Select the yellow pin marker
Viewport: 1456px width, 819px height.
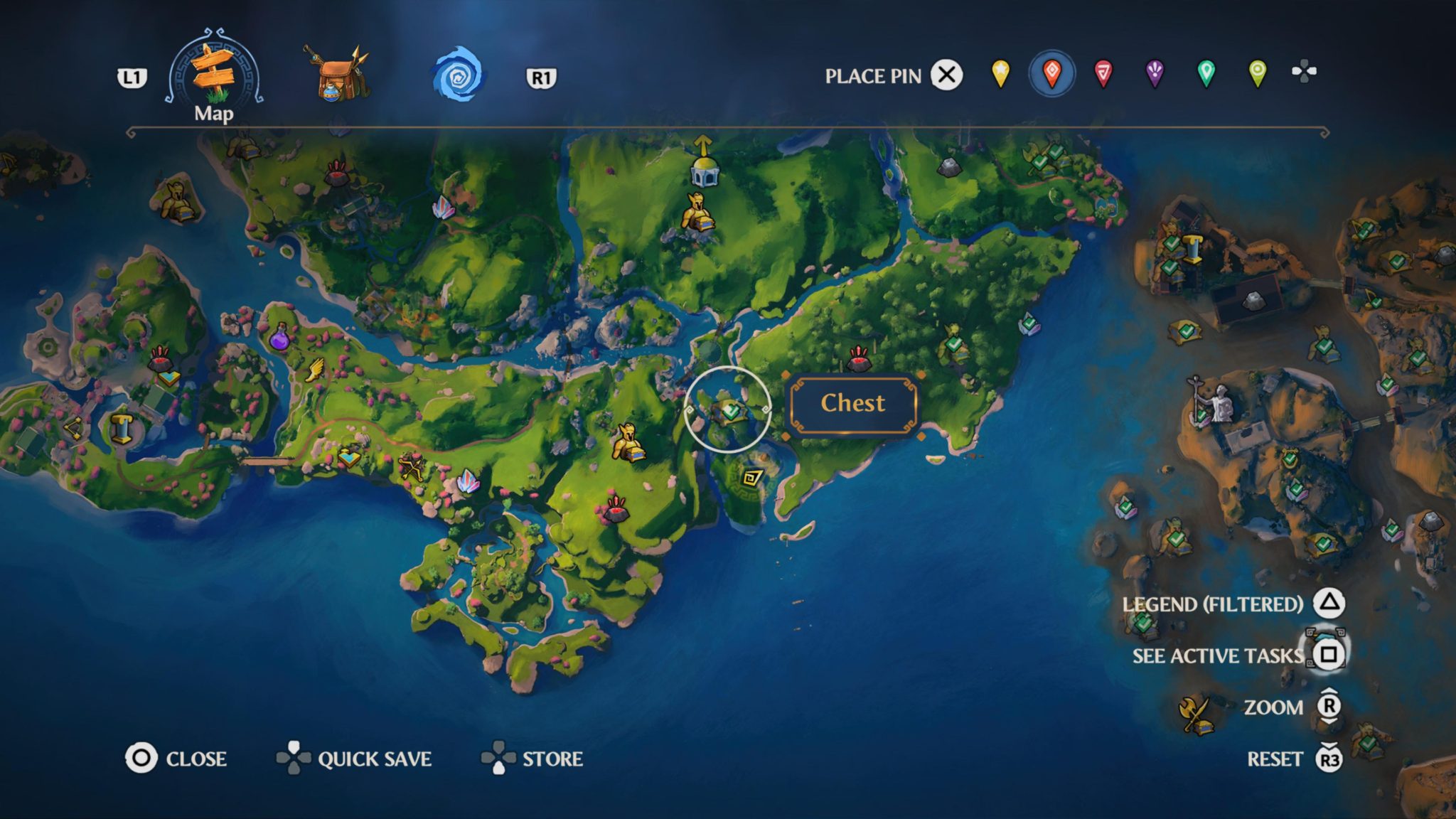click(x=1001, y=74)
